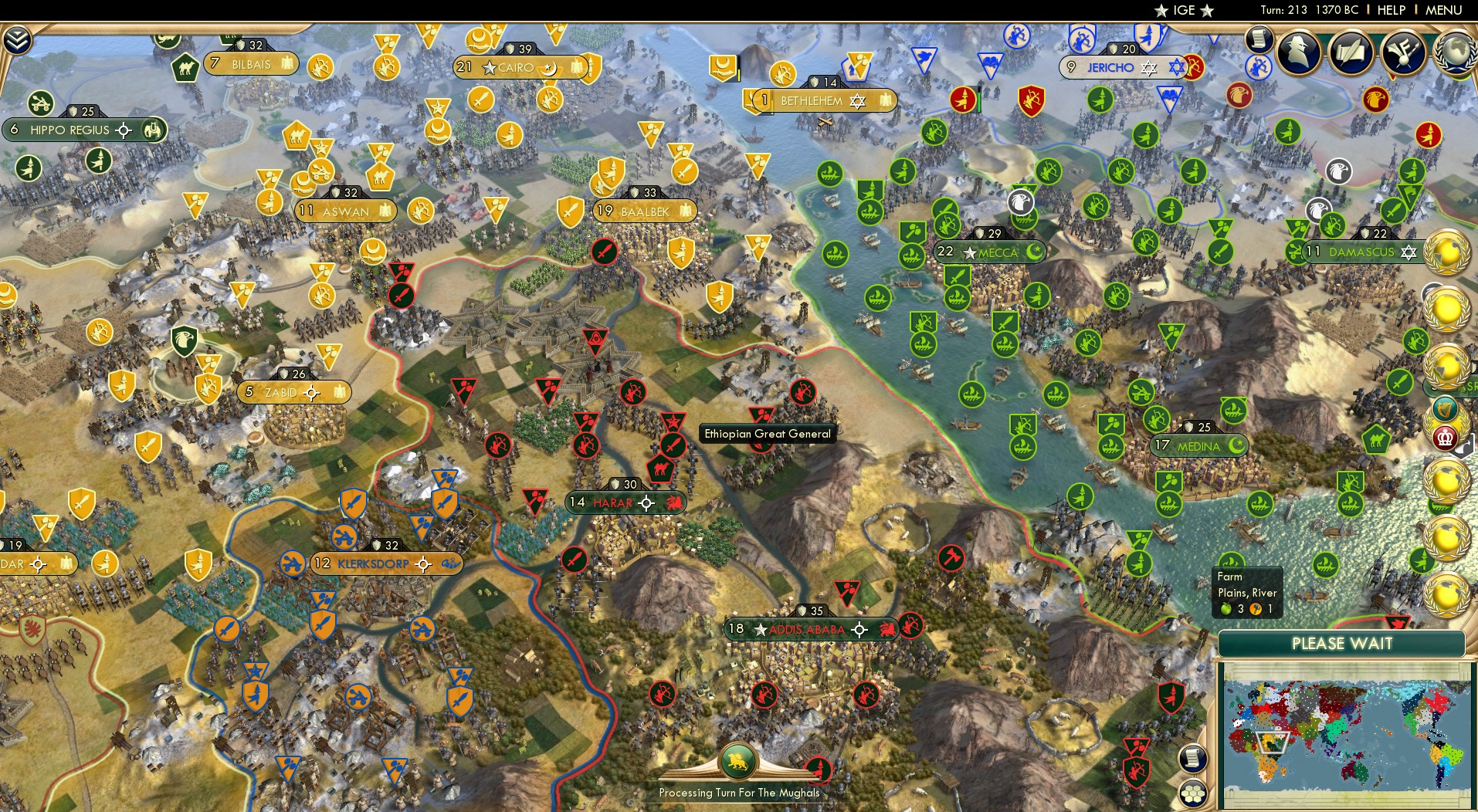Open the Cairo city screen
Viewport: 1478px width, 812px height.
(514, 67)
